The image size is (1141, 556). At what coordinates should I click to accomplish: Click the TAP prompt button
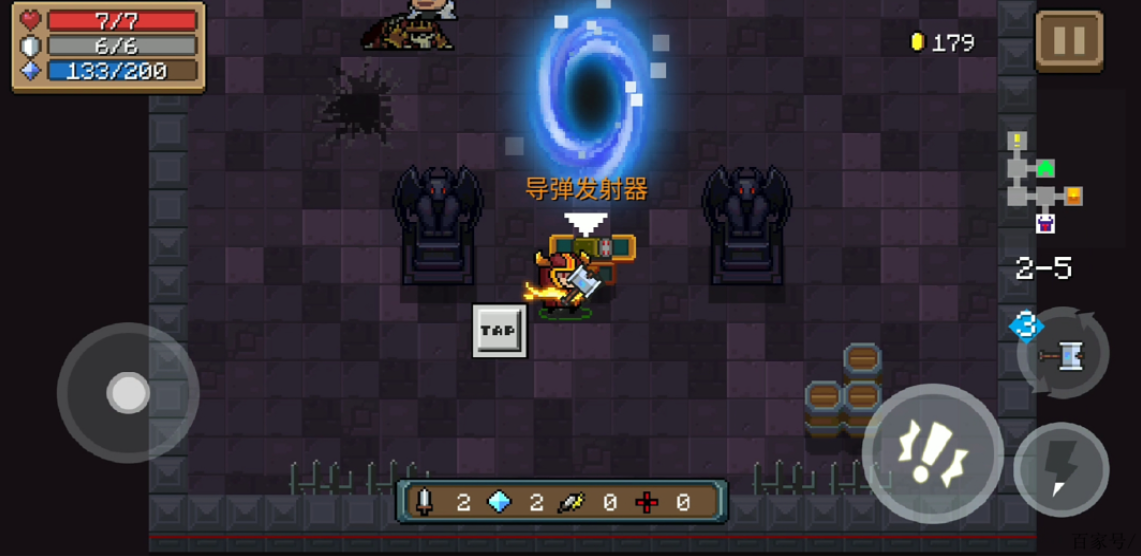tap(498, 330)
